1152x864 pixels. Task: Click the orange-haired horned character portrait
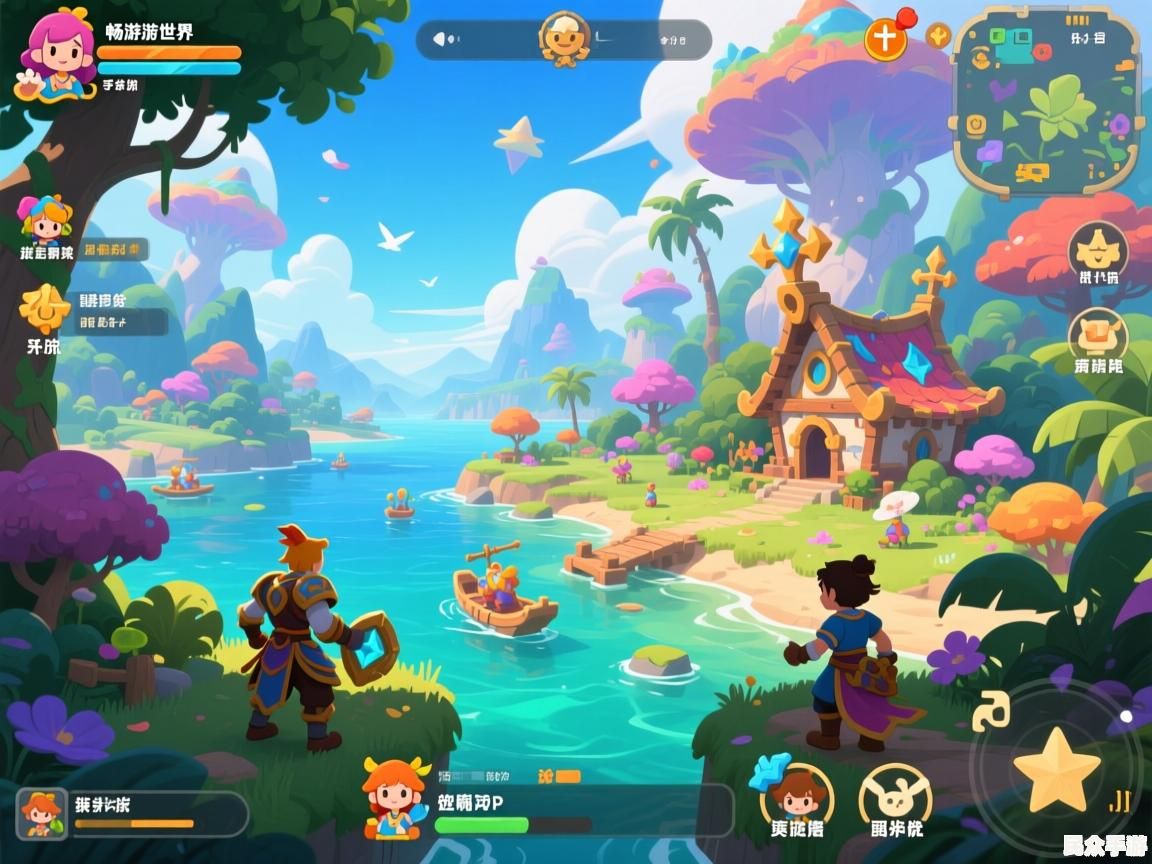click(x=396, y=795)
